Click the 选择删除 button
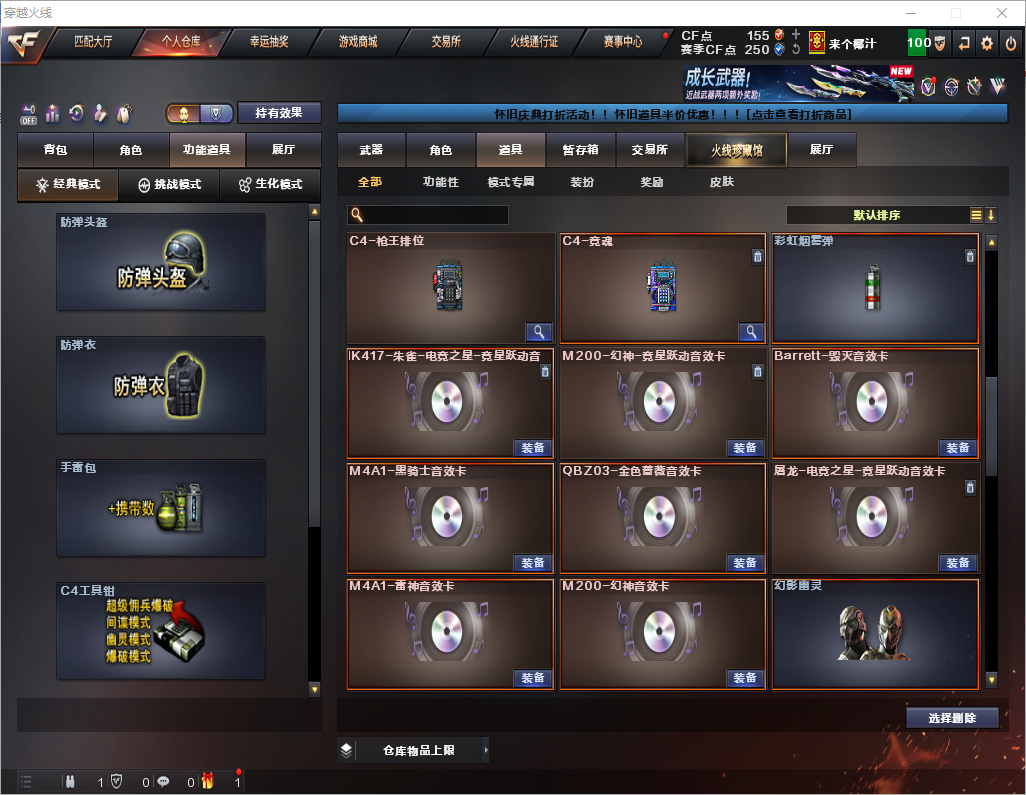1026x795 pixels. [952, 718]
